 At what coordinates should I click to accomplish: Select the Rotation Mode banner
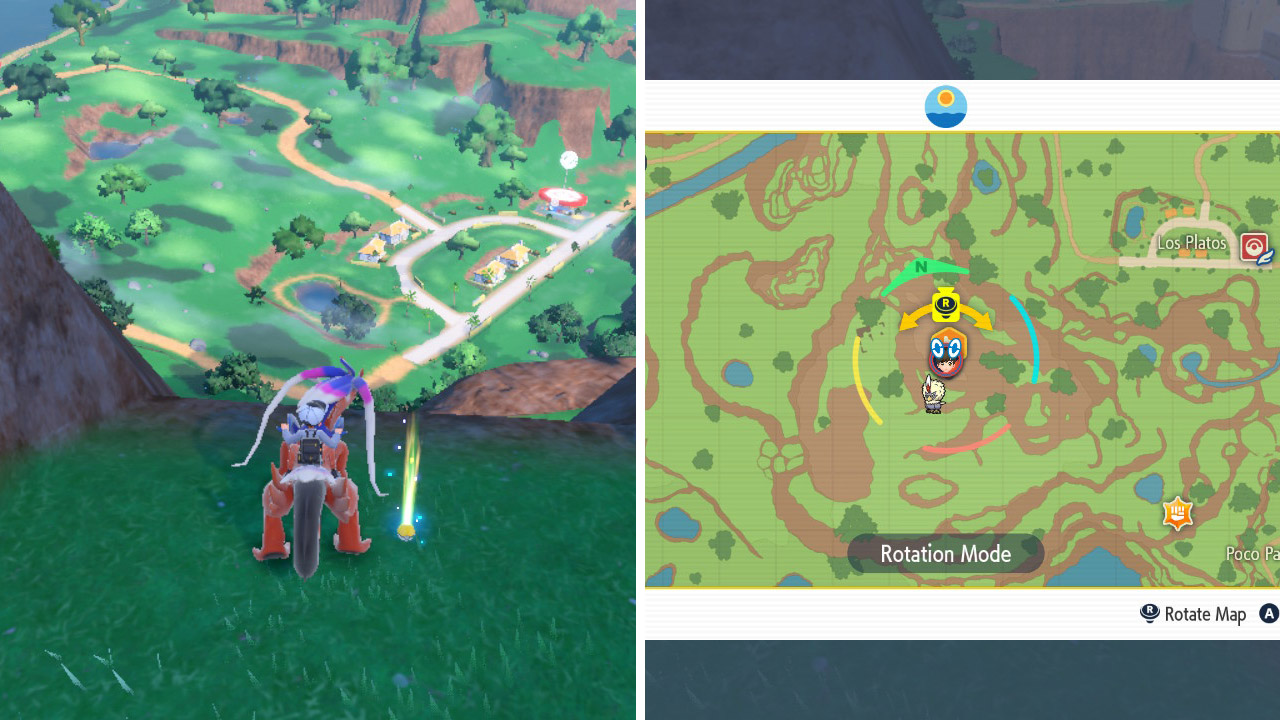point(944,553)
